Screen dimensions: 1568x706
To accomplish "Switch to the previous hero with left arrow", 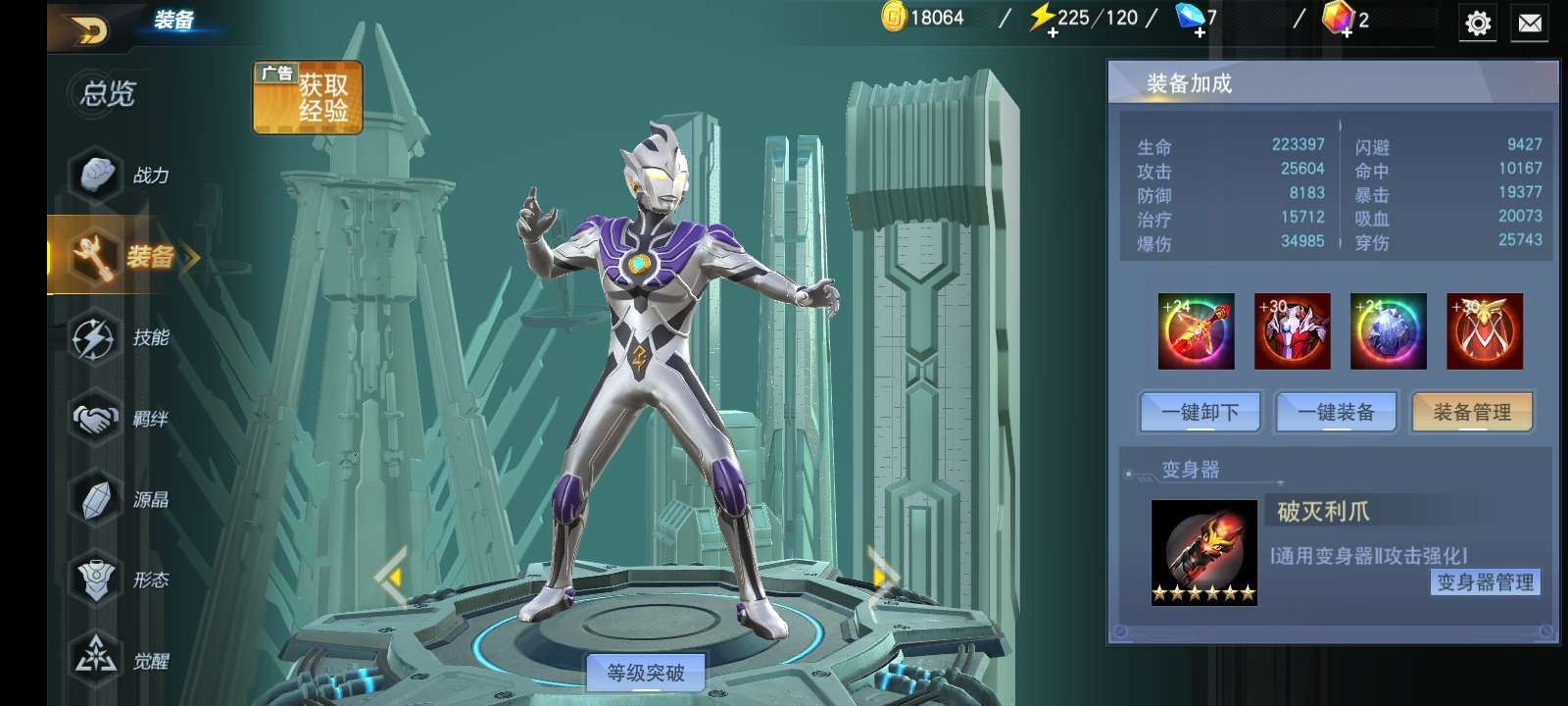I will click(x=392, y=579).
